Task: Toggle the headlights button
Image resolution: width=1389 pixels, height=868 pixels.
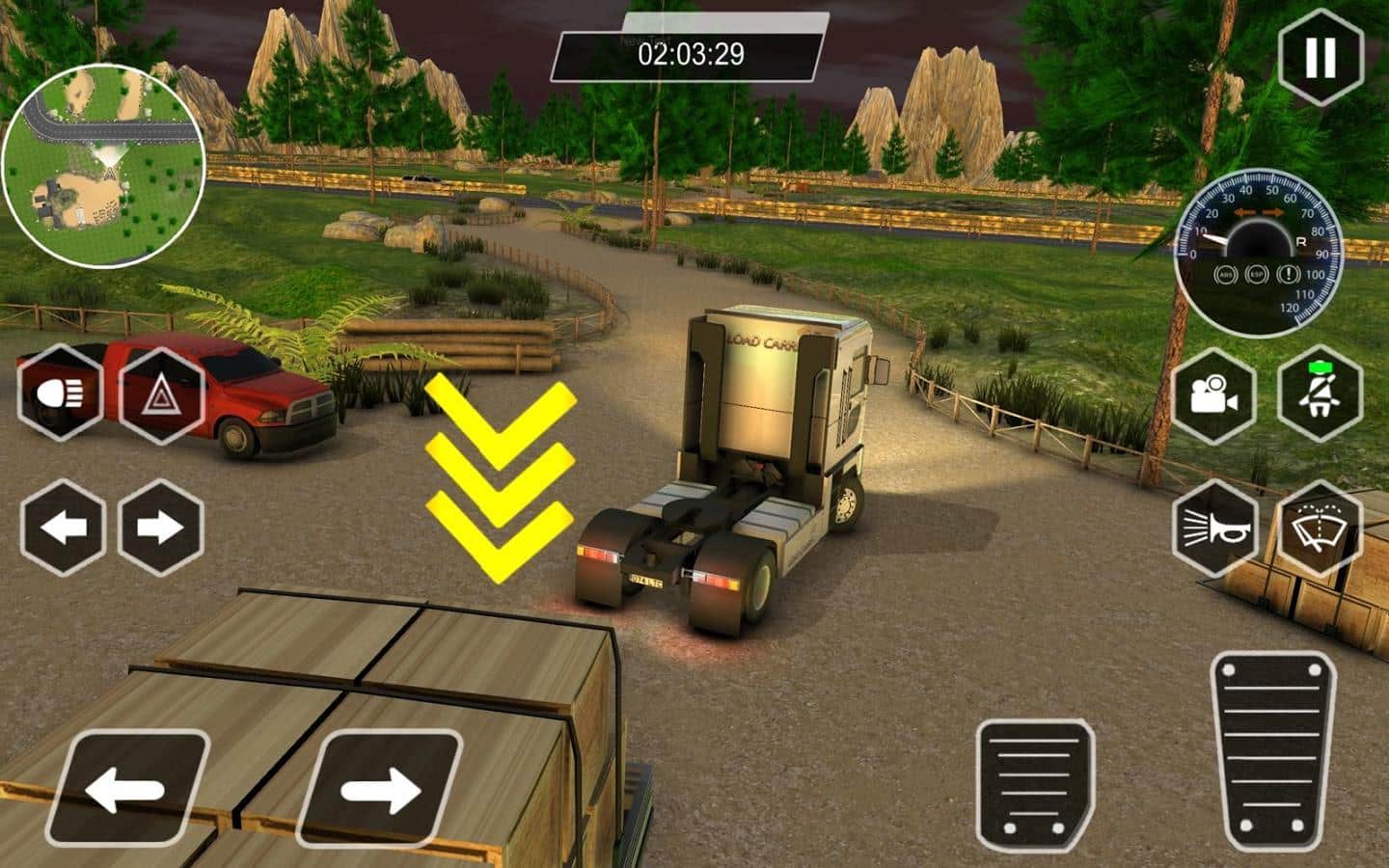Action: tap(60, 393)
